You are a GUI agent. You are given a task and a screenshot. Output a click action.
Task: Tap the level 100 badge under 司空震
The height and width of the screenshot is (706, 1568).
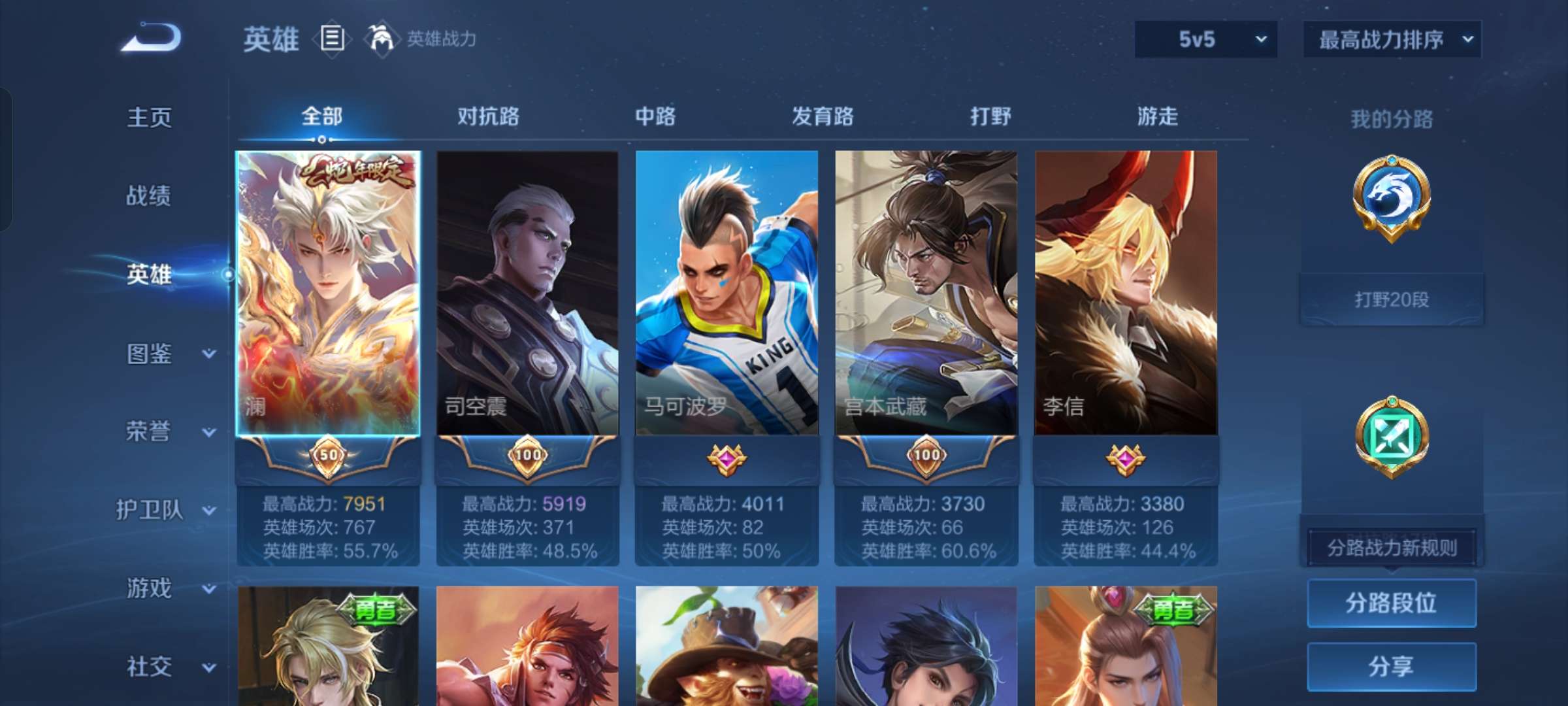tap(529, 456)
